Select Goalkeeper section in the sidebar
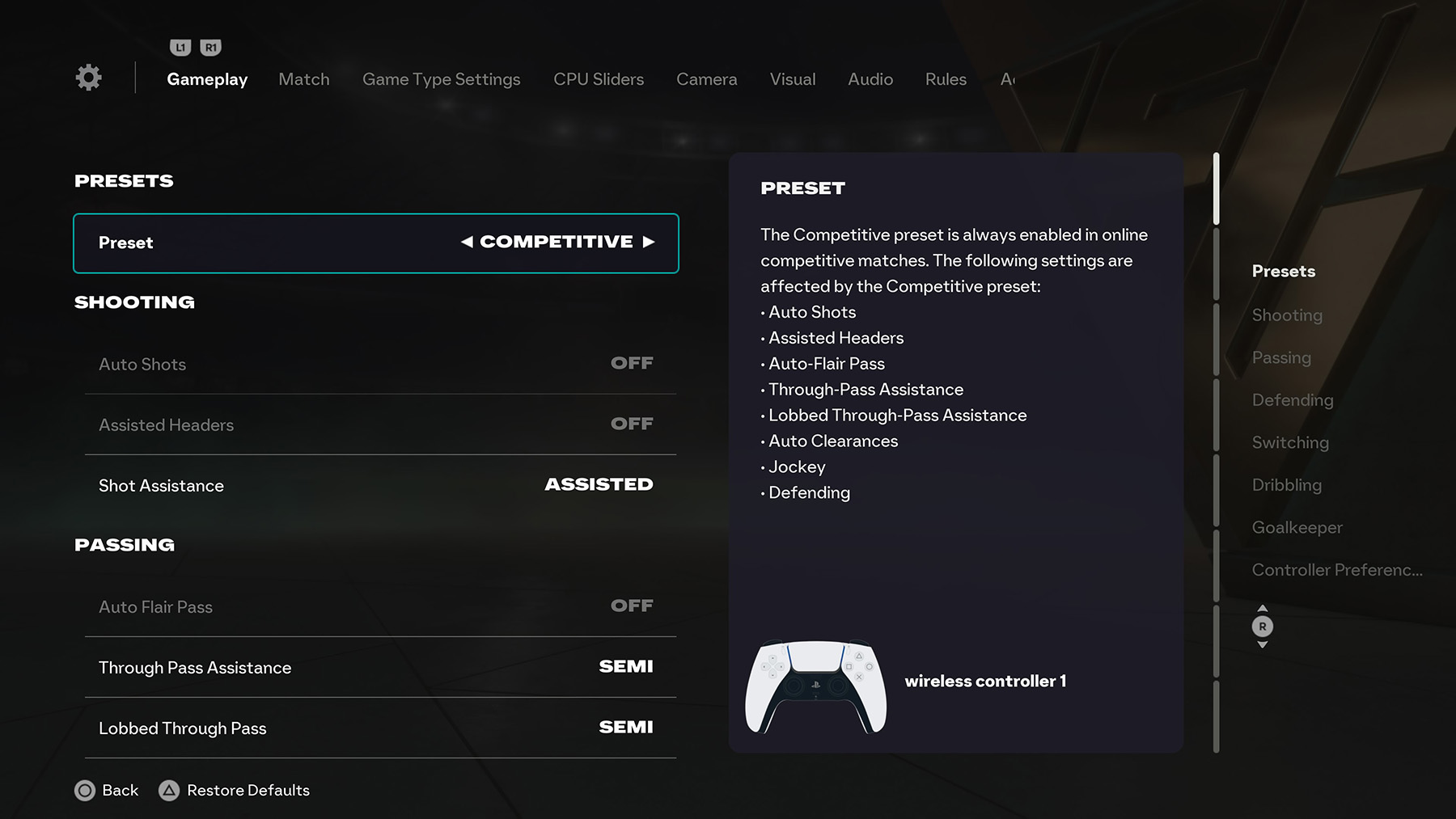The image size is (1456, 819). coord(1297,526)
